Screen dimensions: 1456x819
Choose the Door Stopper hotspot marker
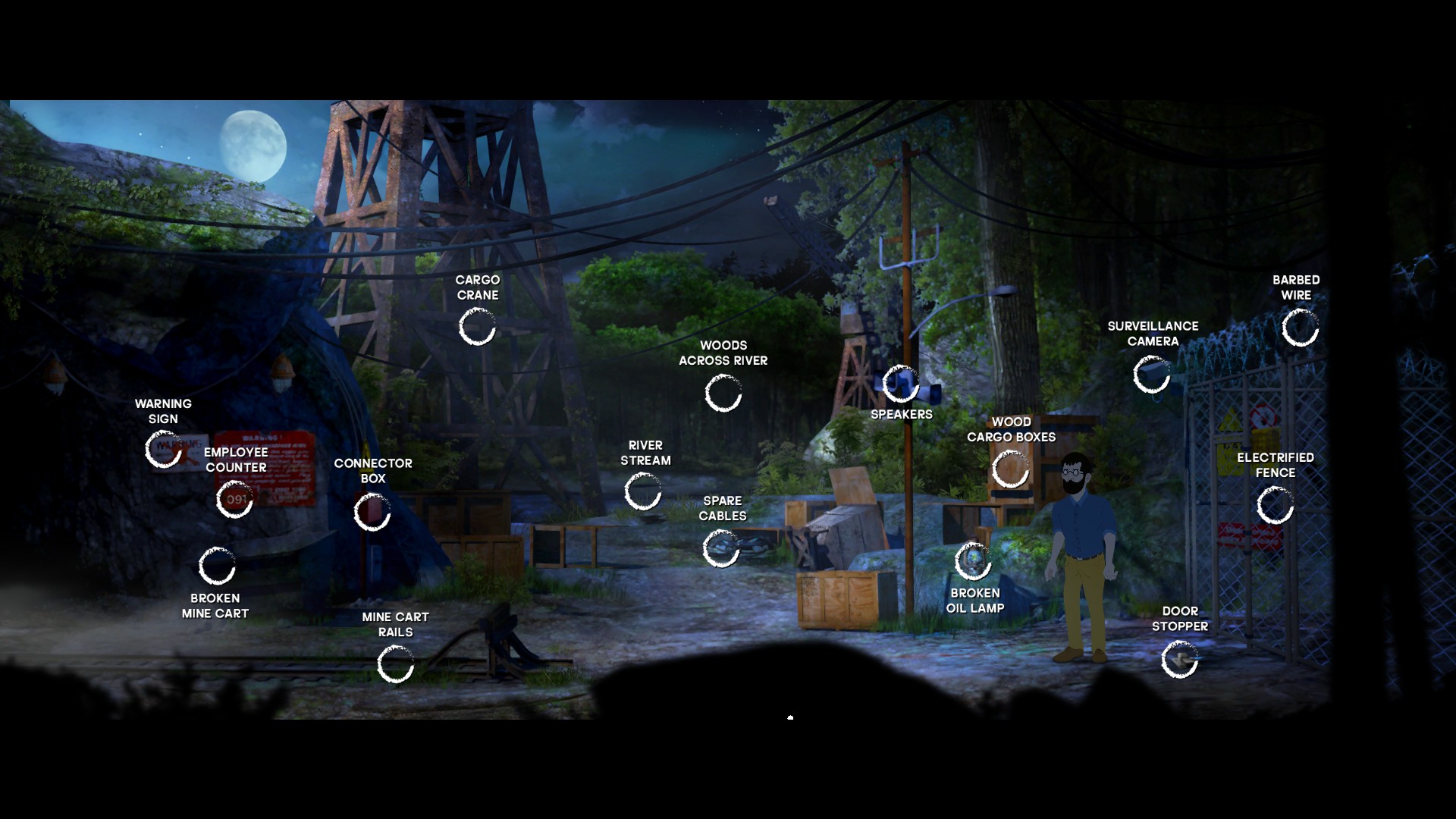pyautogui.click(x=1179, y=659)
